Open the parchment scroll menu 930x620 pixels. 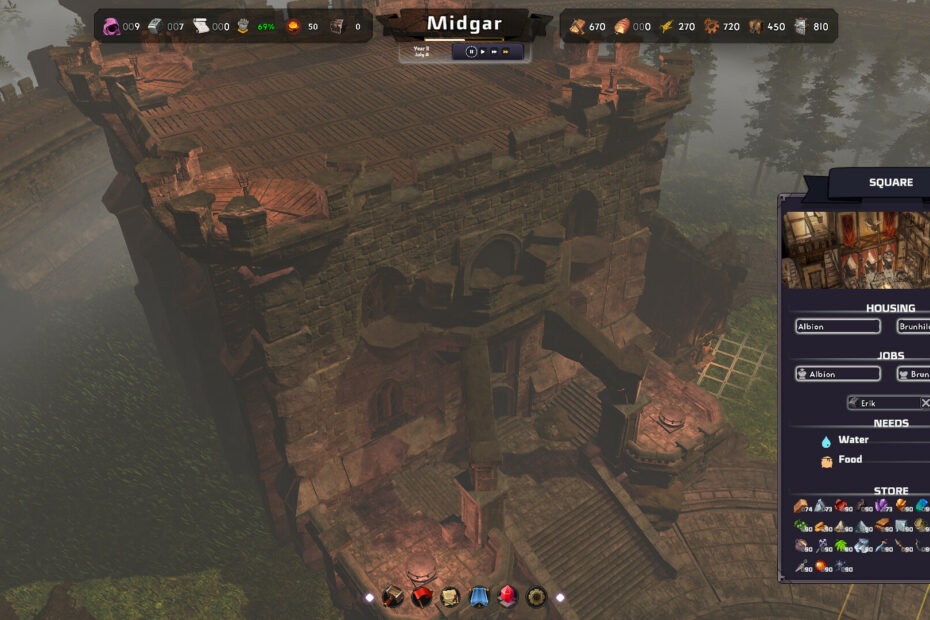(450, 597)
